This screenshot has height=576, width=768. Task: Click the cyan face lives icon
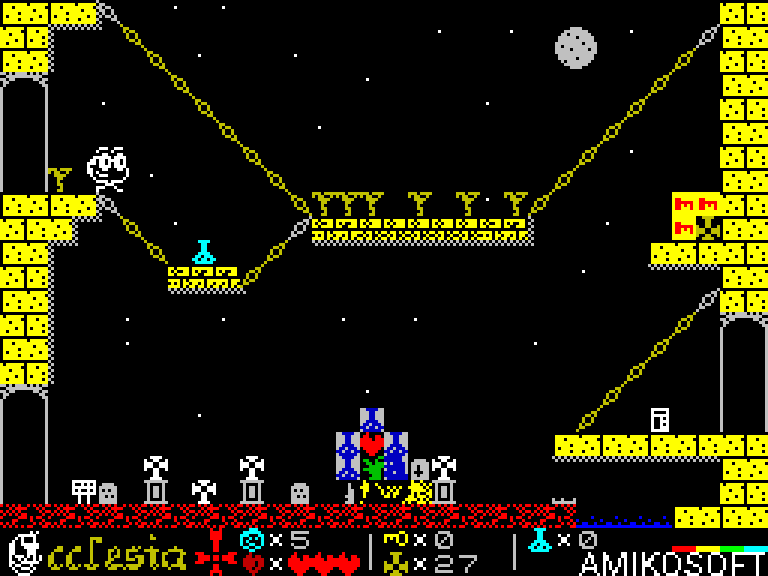pos(252,540)
